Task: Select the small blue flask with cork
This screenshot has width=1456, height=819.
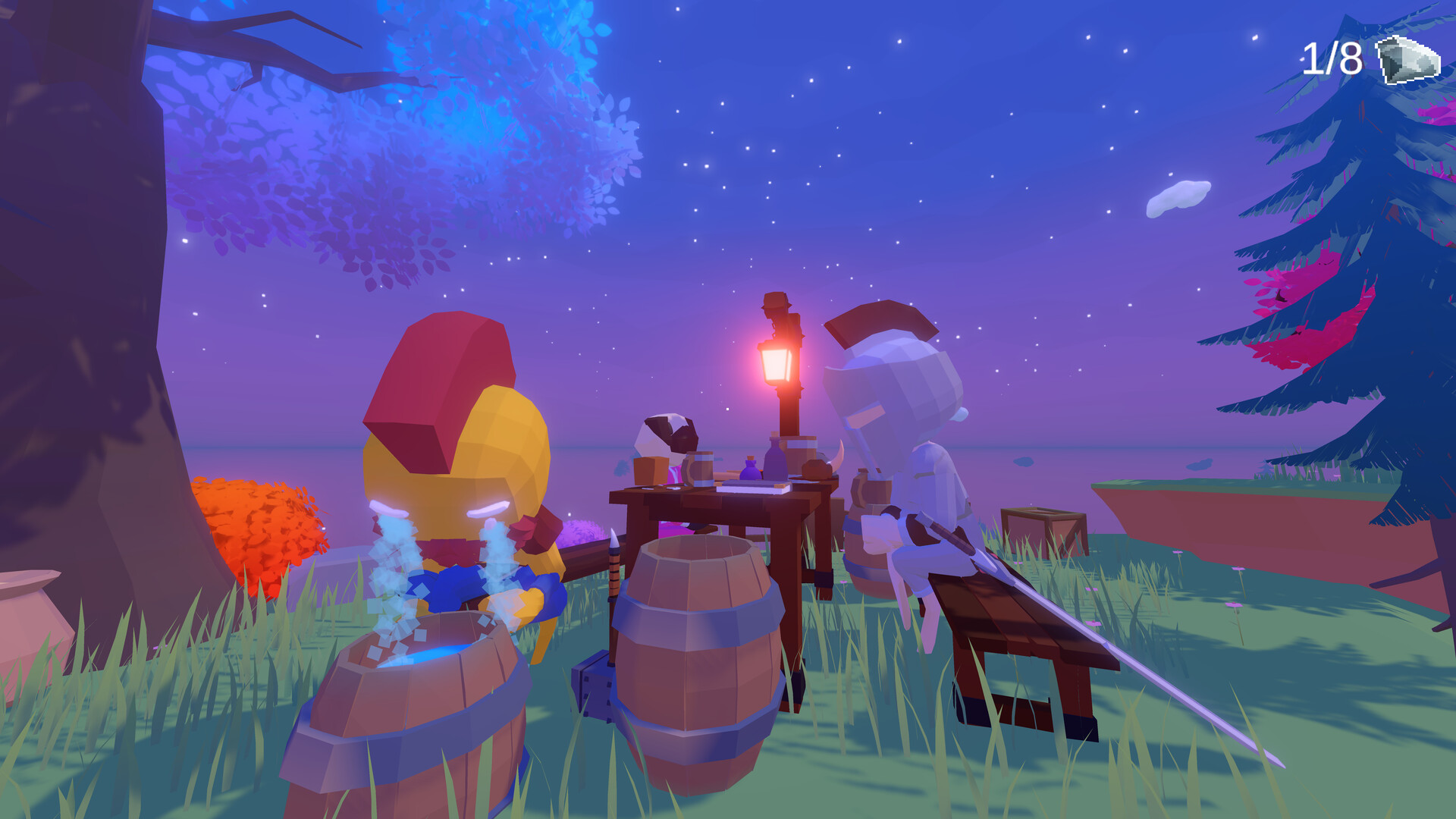Action: (751, 470)
